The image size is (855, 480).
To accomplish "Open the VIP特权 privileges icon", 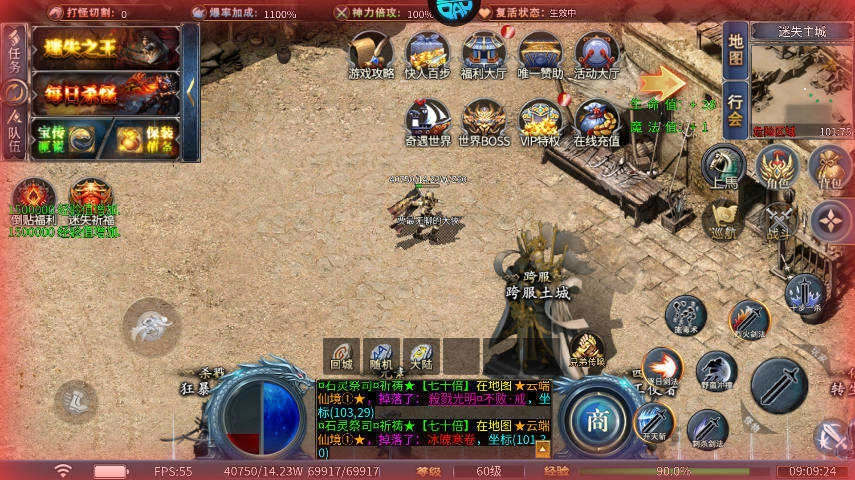I will 539,122.
